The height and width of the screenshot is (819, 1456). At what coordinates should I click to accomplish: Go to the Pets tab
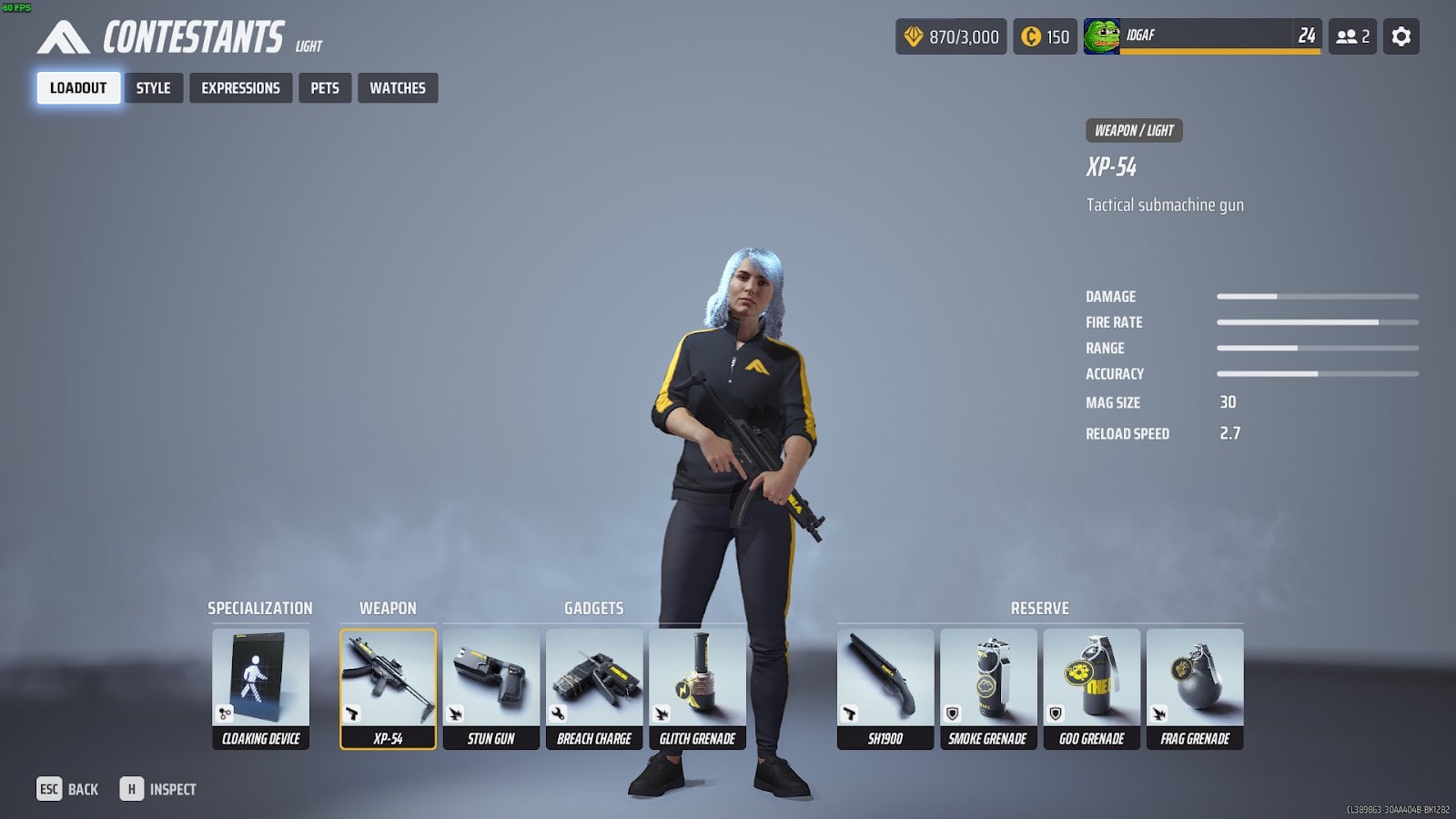point(325,88)
